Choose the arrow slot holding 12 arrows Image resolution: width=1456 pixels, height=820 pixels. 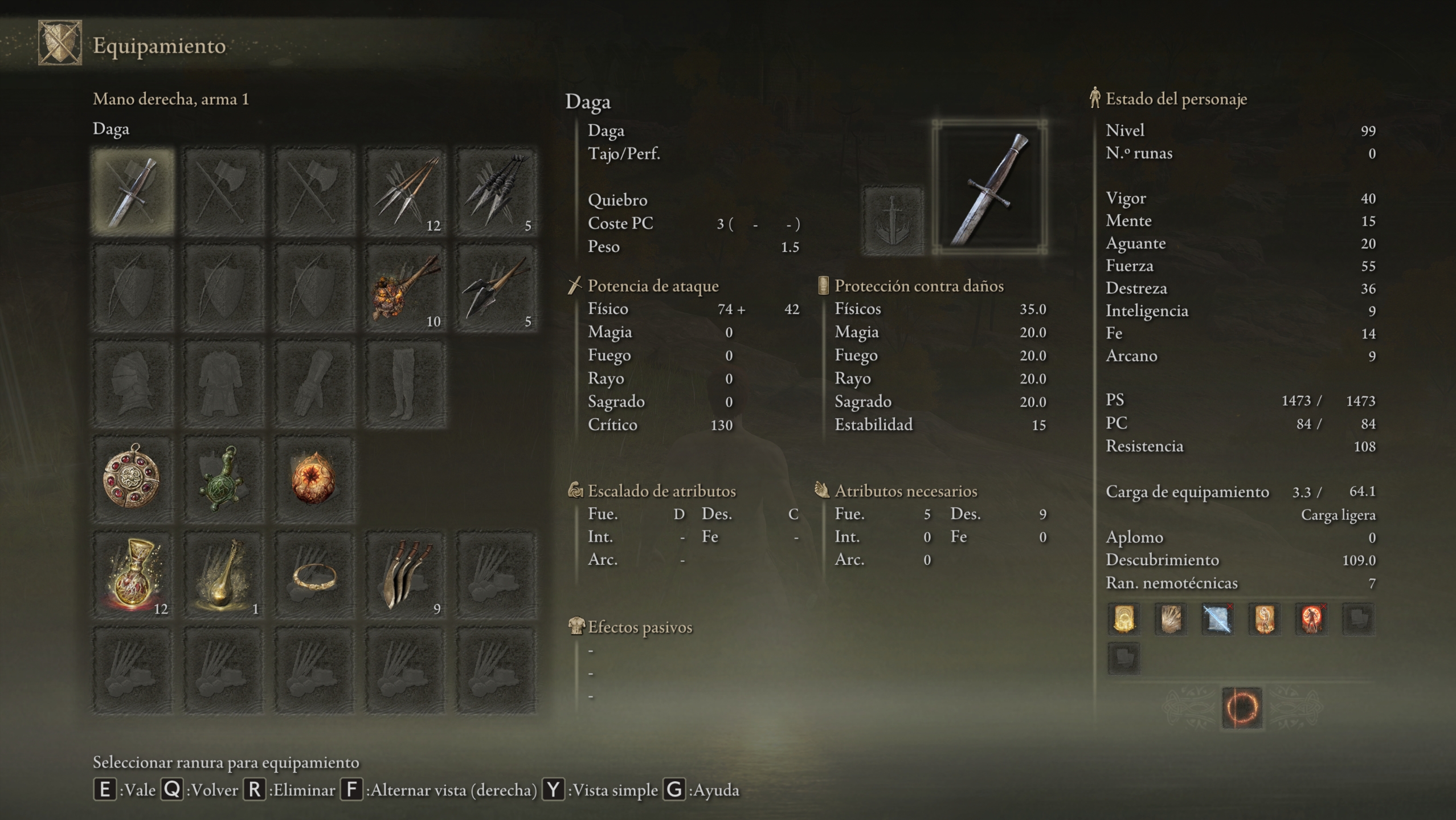405,191
